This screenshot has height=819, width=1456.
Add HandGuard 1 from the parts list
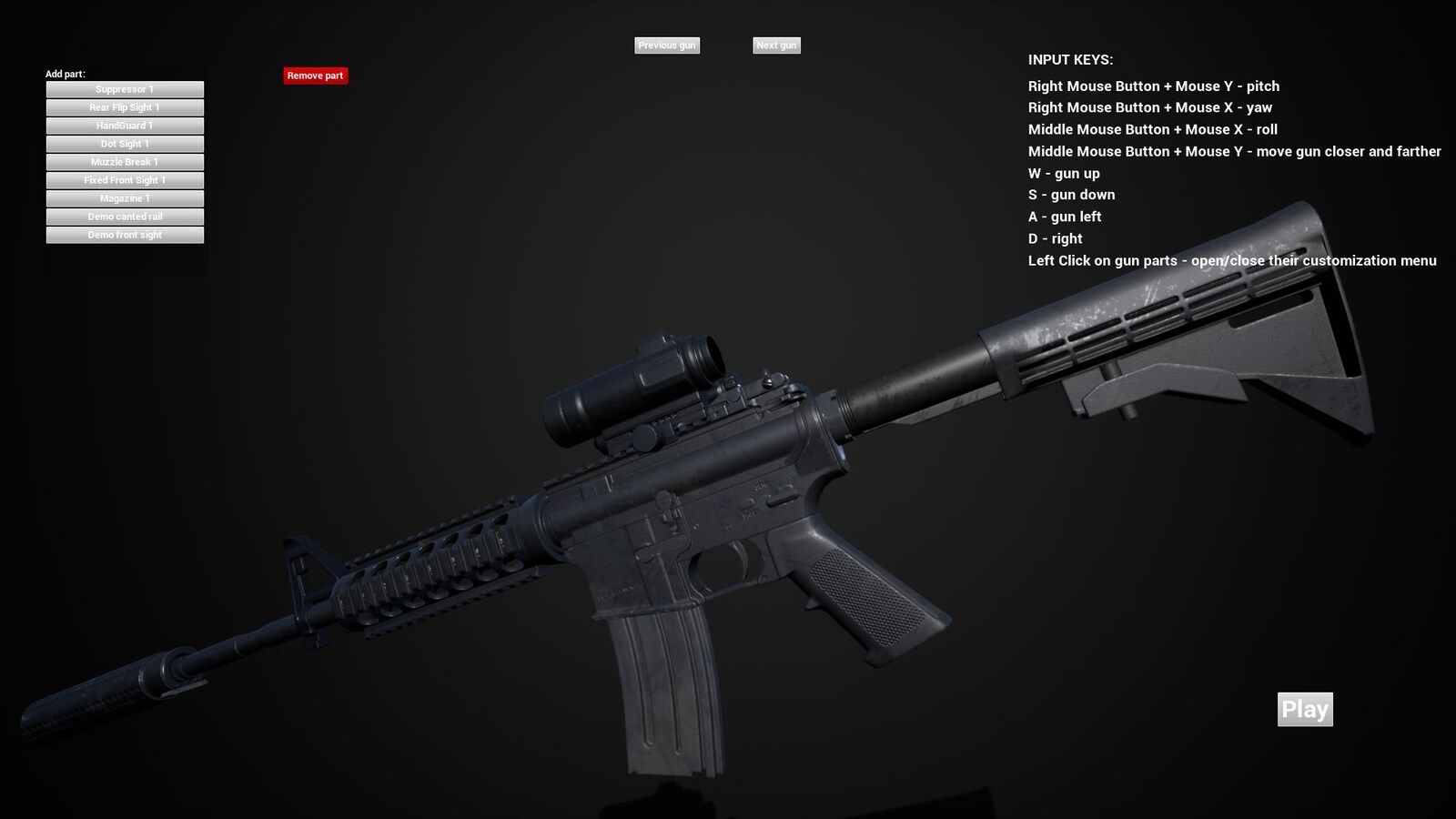(125, 125)
